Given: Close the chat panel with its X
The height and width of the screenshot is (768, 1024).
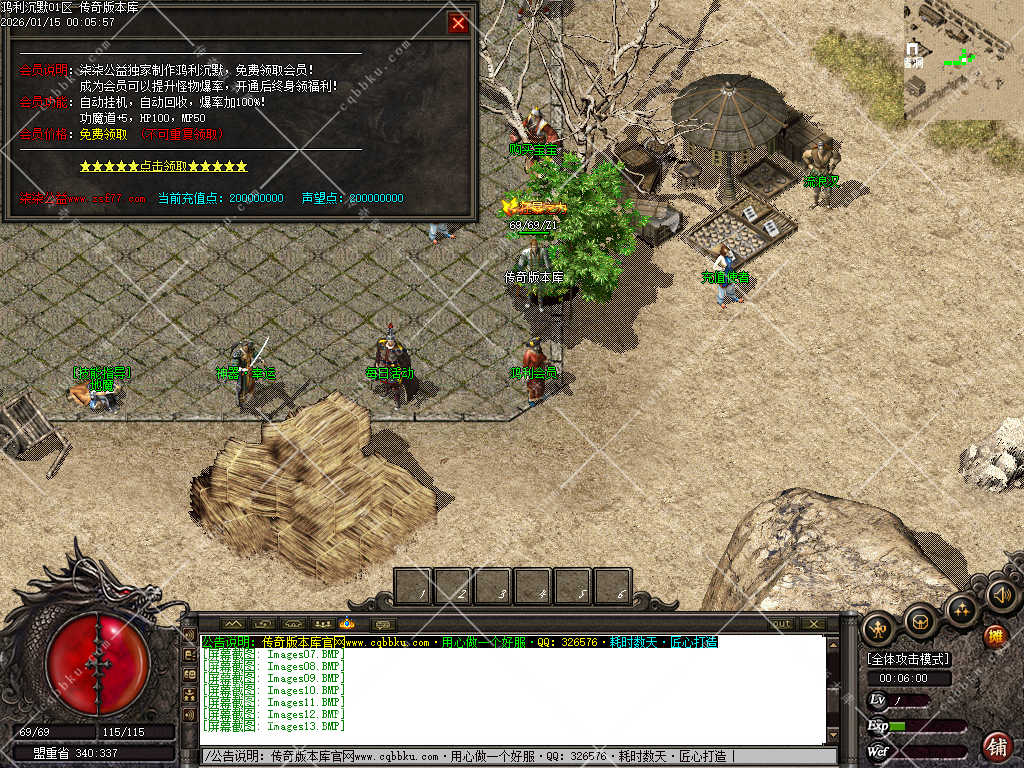Looking at the screenshot, I should click(814, 624).
